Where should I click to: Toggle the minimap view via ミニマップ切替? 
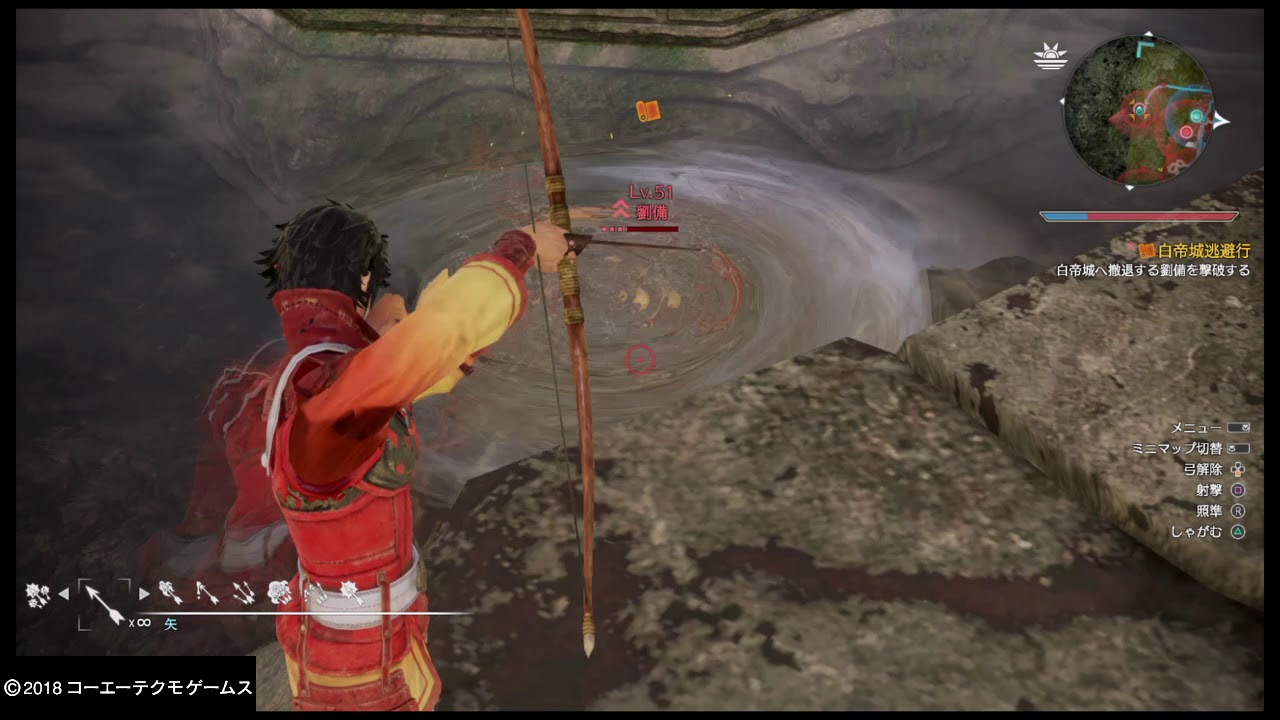point(1238,449)
